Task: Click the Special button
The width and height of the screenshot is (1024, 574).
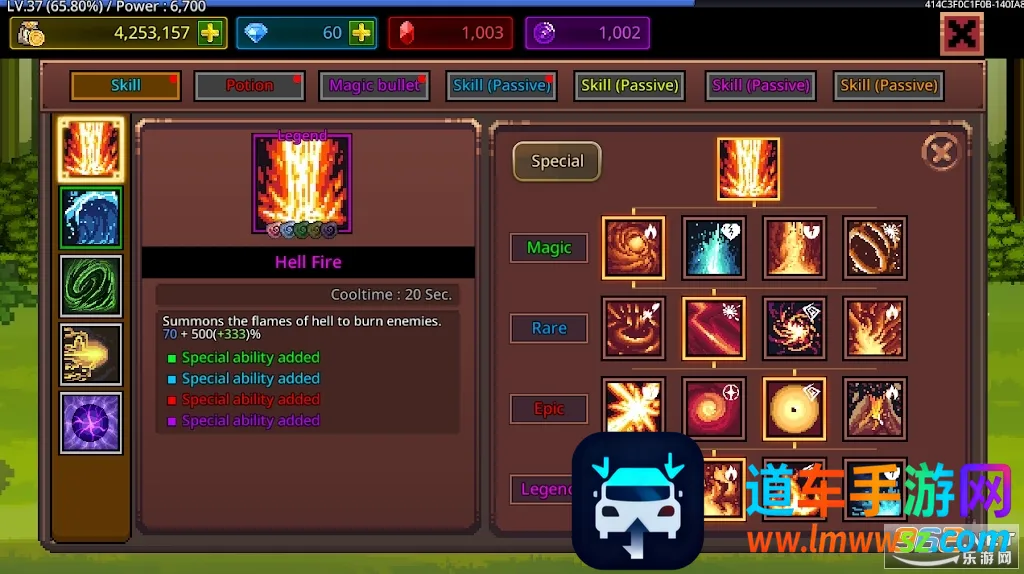Action: click(557, 161)
